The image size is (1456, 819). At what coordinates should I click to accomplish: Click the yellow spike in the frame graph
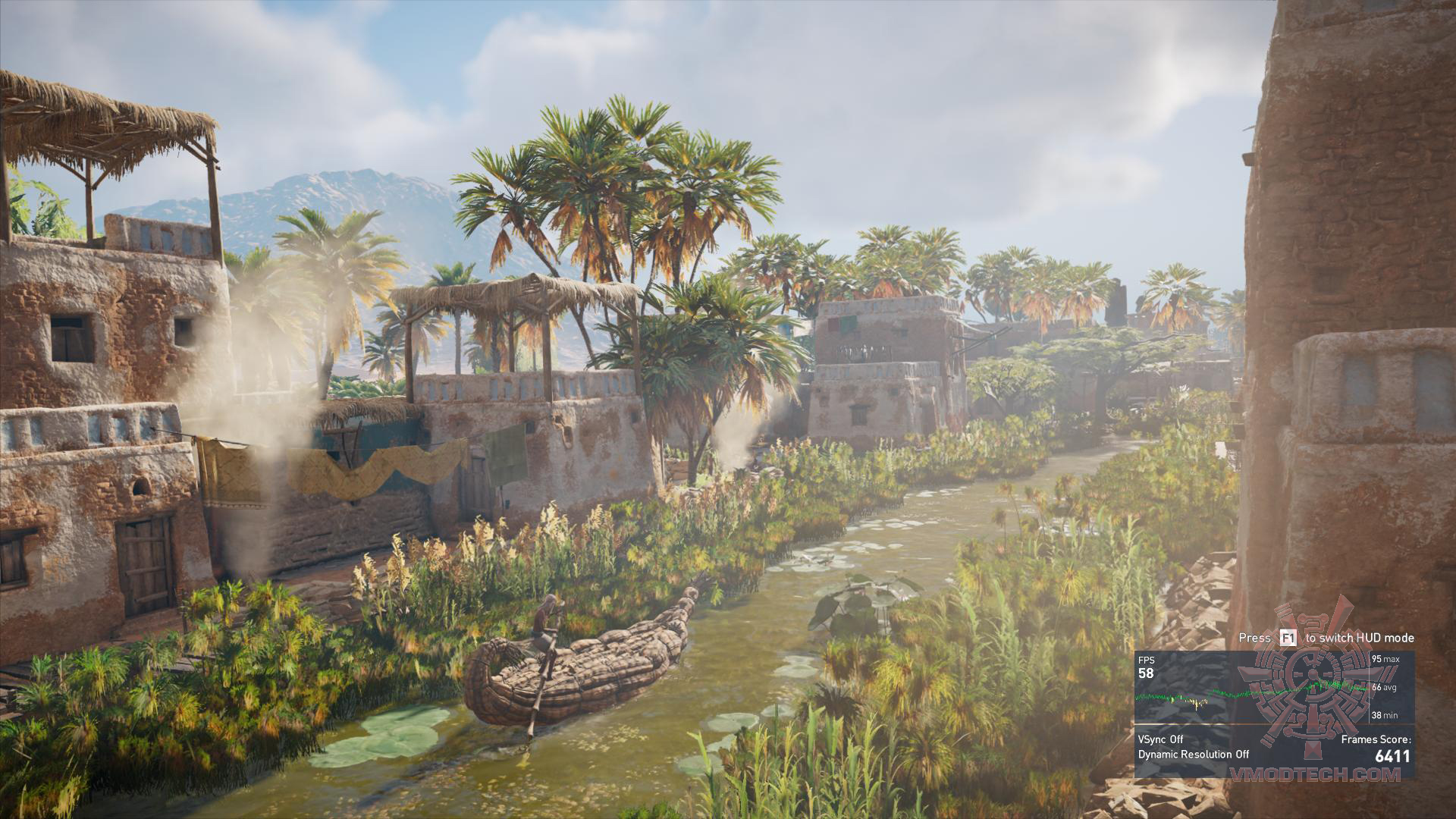pos(1195,704)
